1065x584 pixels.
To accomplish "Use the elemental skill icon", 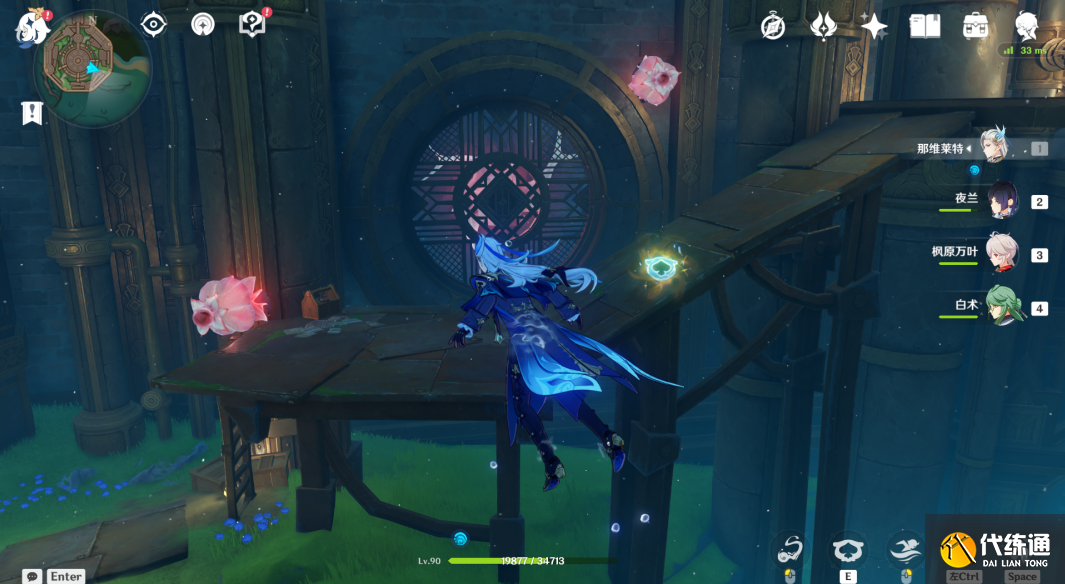I will point(849,548).
